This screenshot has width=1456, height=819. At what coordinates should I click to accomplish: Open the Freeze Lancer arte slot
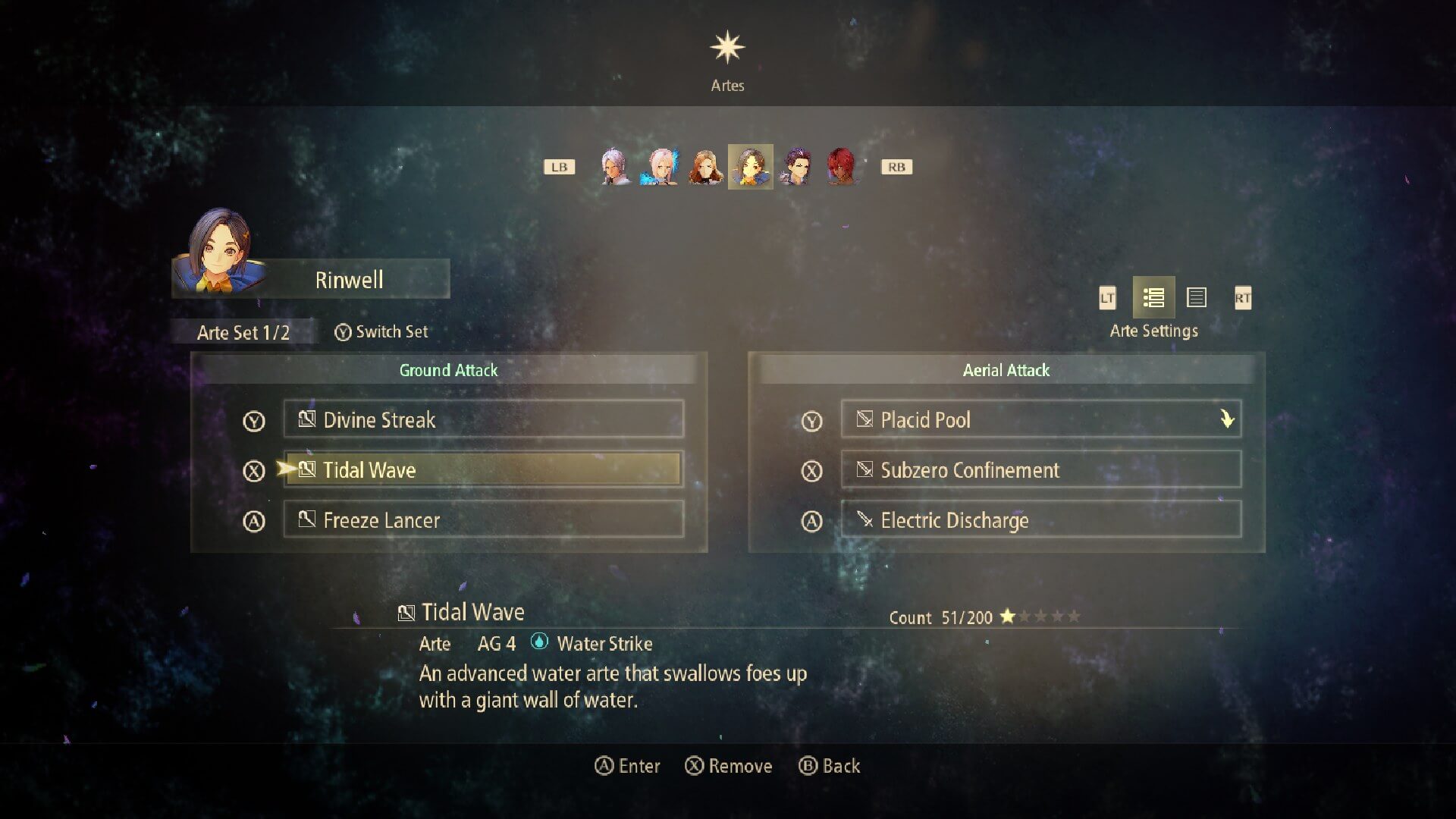pyautogui.click(x=483, y=519)
